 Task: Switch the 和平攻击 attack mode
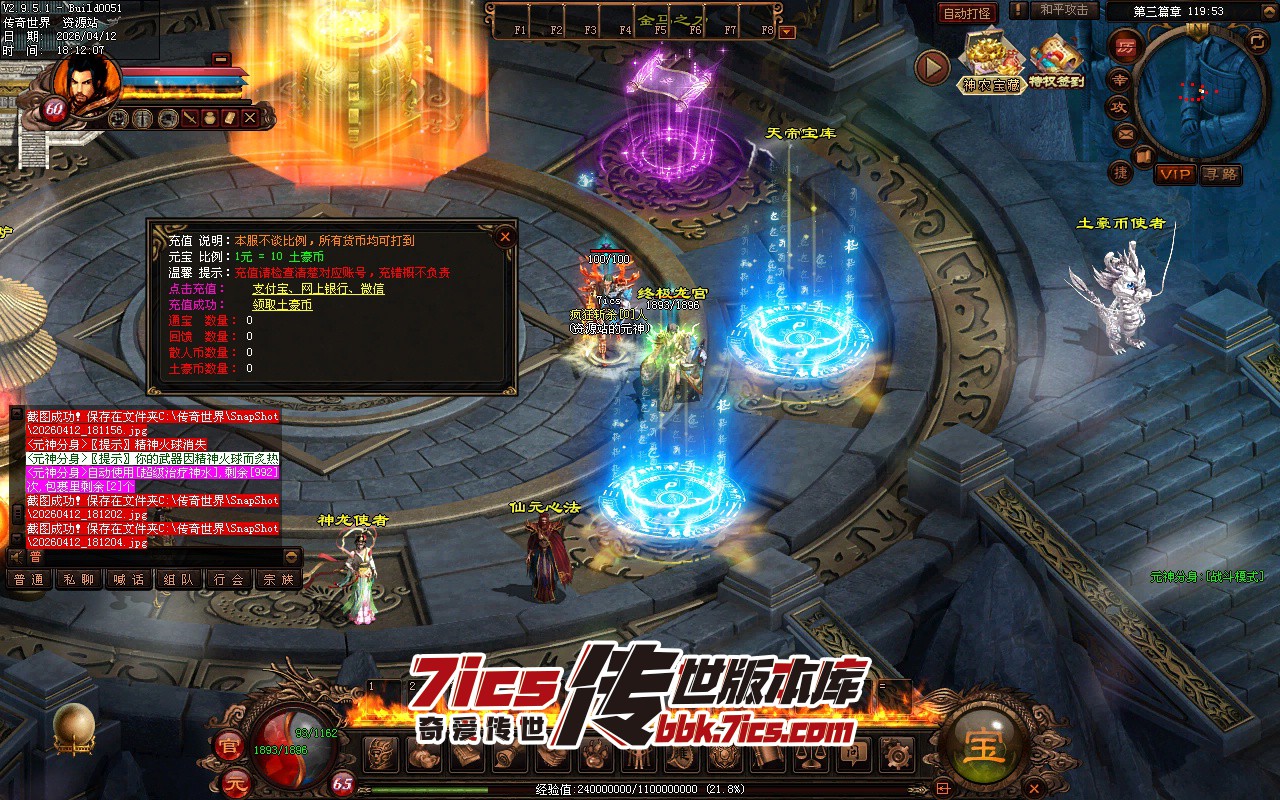click(x=1064, y=10)
